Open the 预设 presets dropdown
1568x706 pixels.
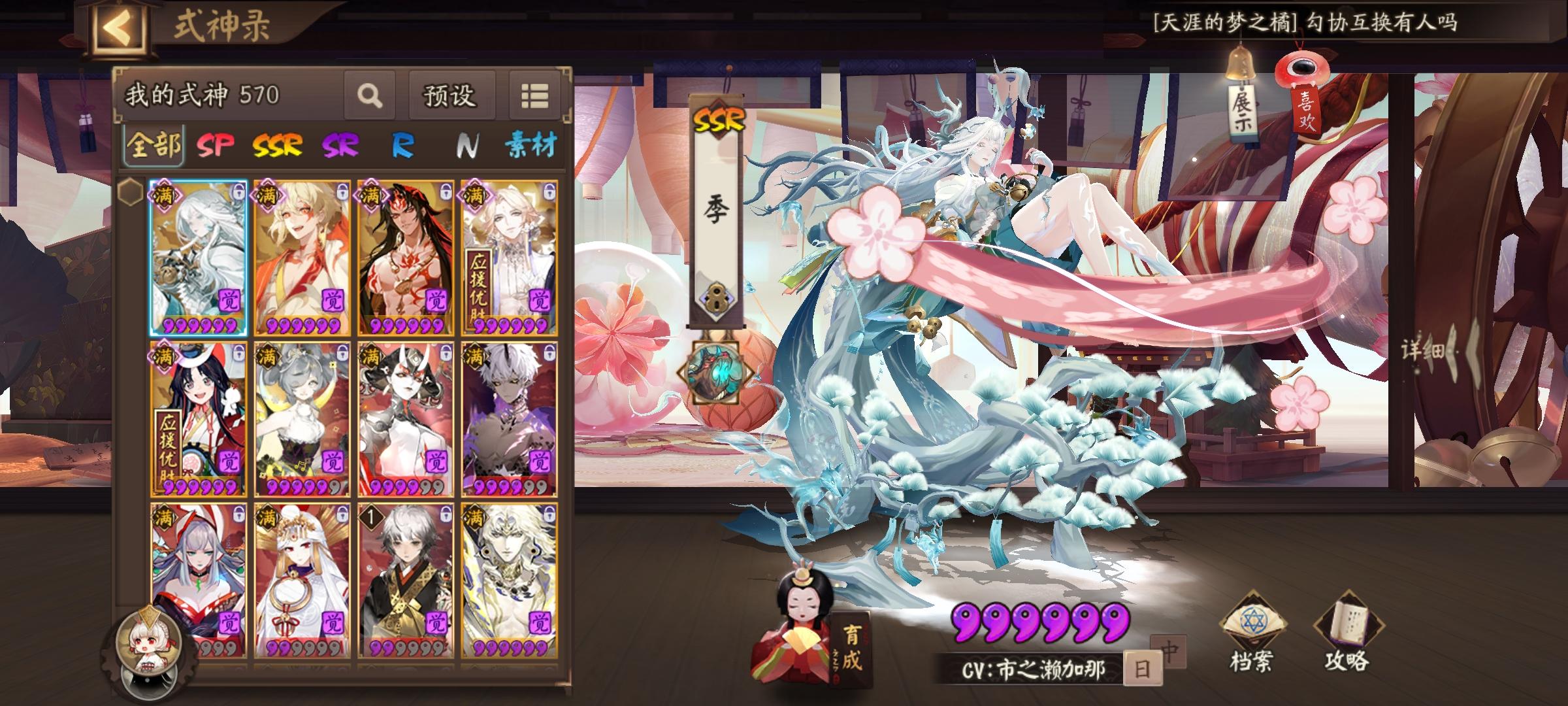coord(451,95)
